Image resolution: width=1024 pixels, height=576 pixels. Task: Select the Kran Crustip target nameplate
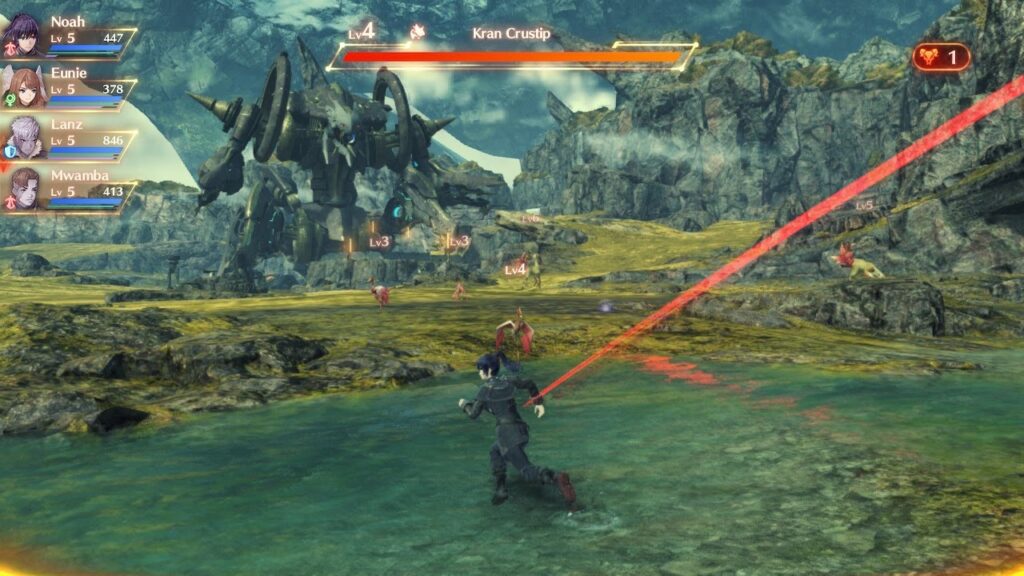pyautogui.click(x=511, y=33)
